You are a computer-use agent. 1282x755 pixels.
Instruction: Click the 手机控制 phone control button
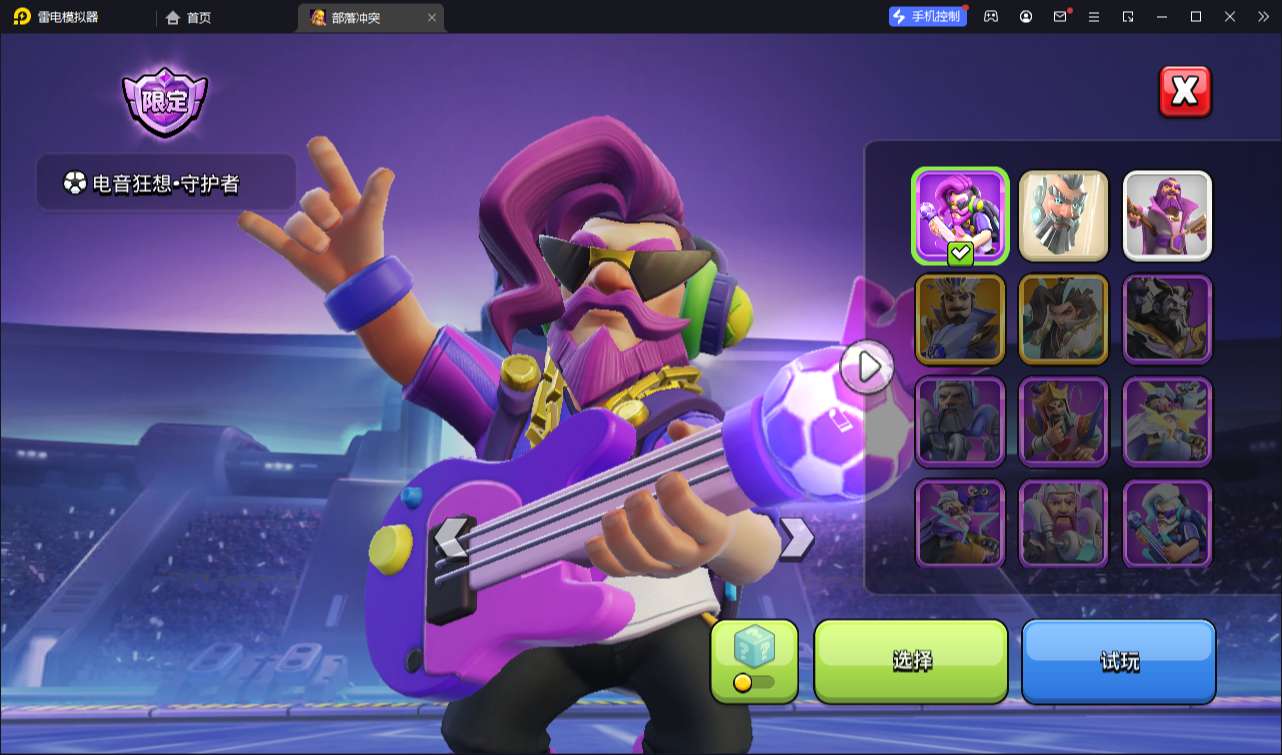click(927, 16)
